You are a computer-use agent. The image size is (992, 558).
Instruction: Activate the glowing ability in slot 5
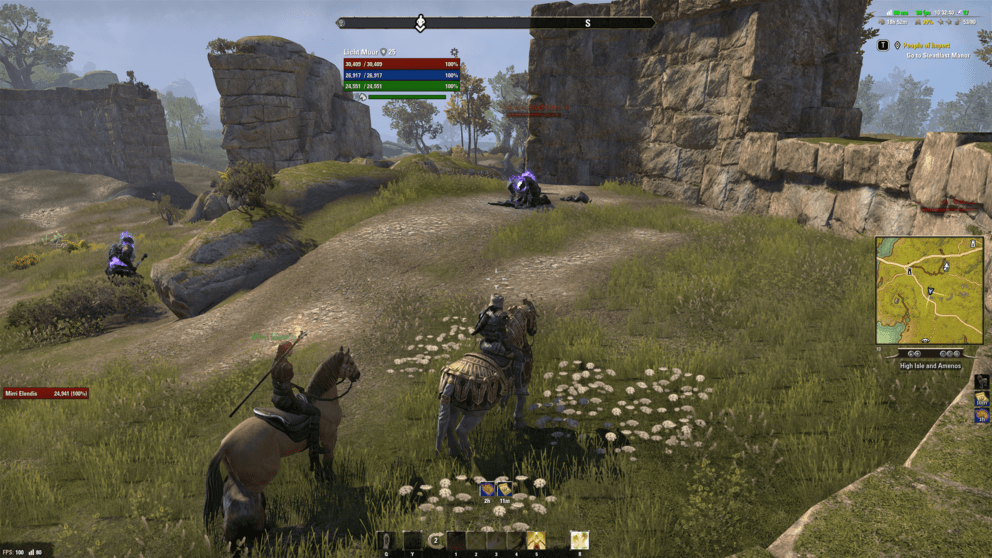point(537,541)
